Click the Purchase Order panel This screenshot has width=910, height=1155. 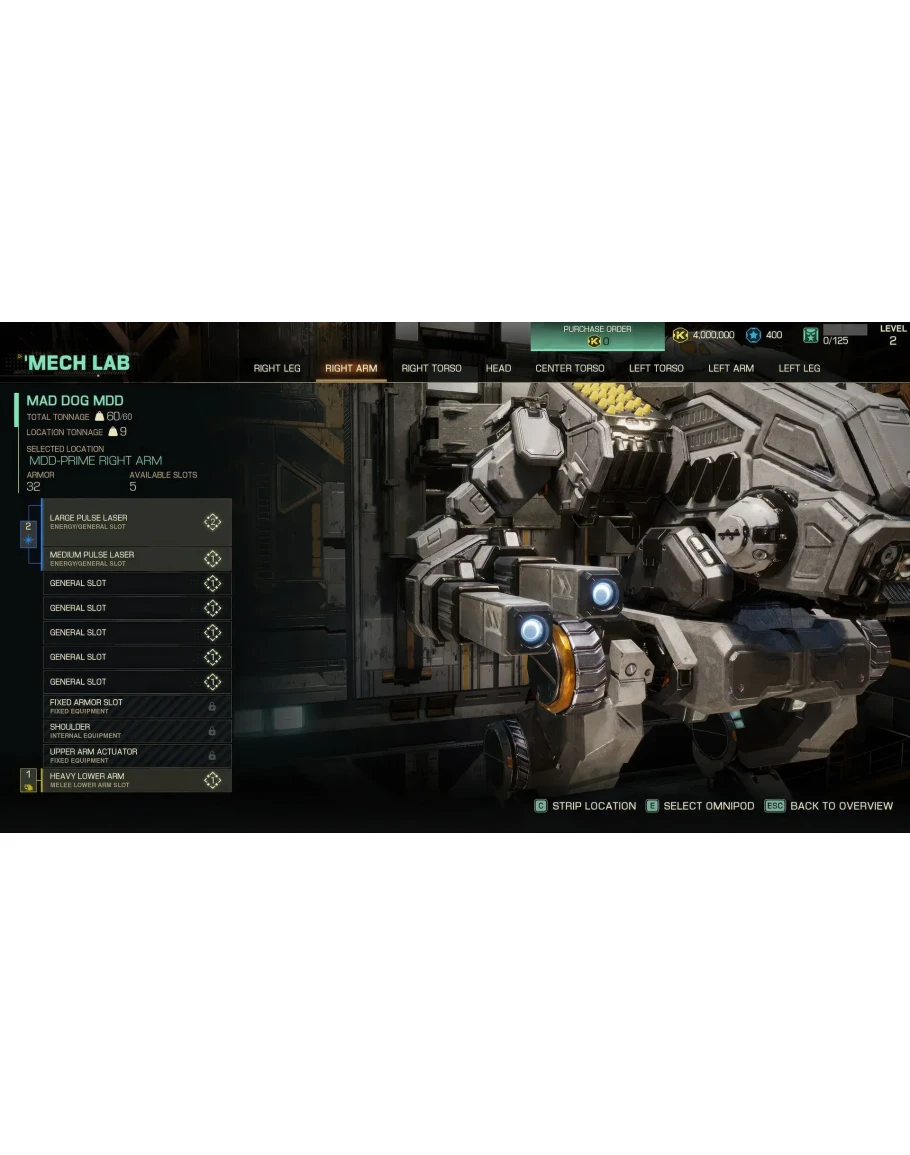coord(597,336)
